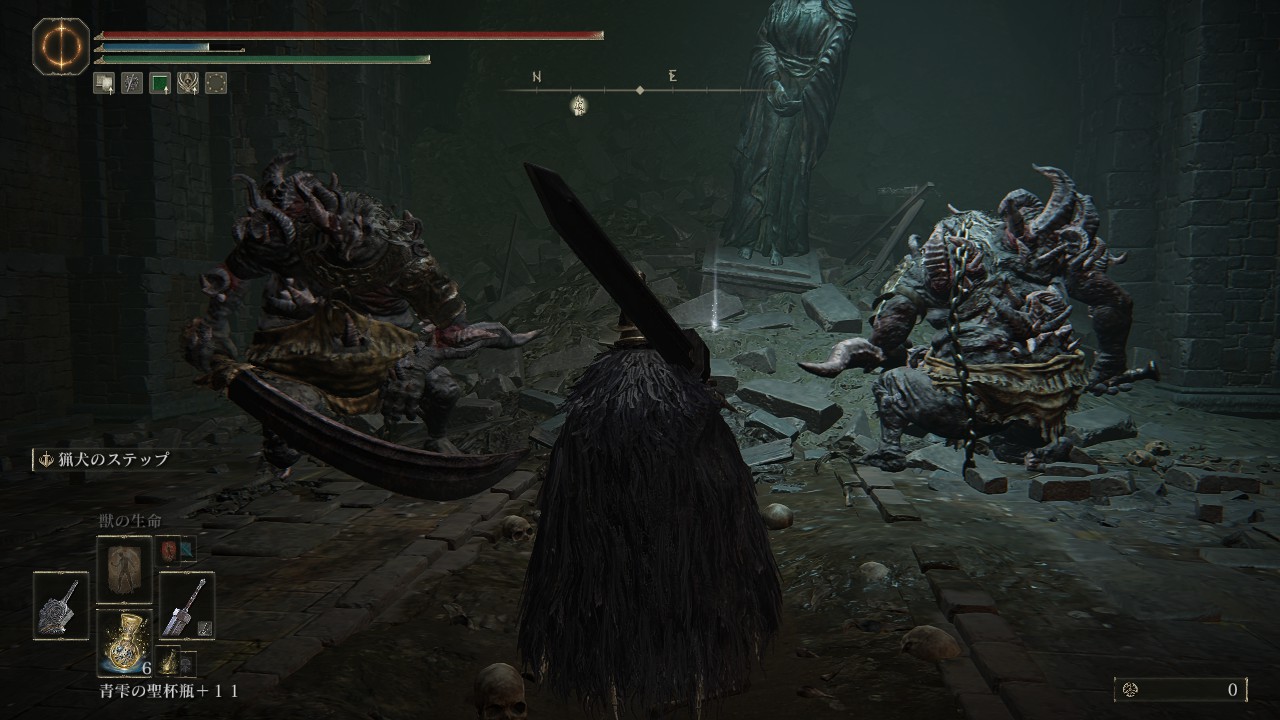Choose the left-hand seal weapon slot
The height and width of the screenshot is (720, 1280).
[61, 605]
